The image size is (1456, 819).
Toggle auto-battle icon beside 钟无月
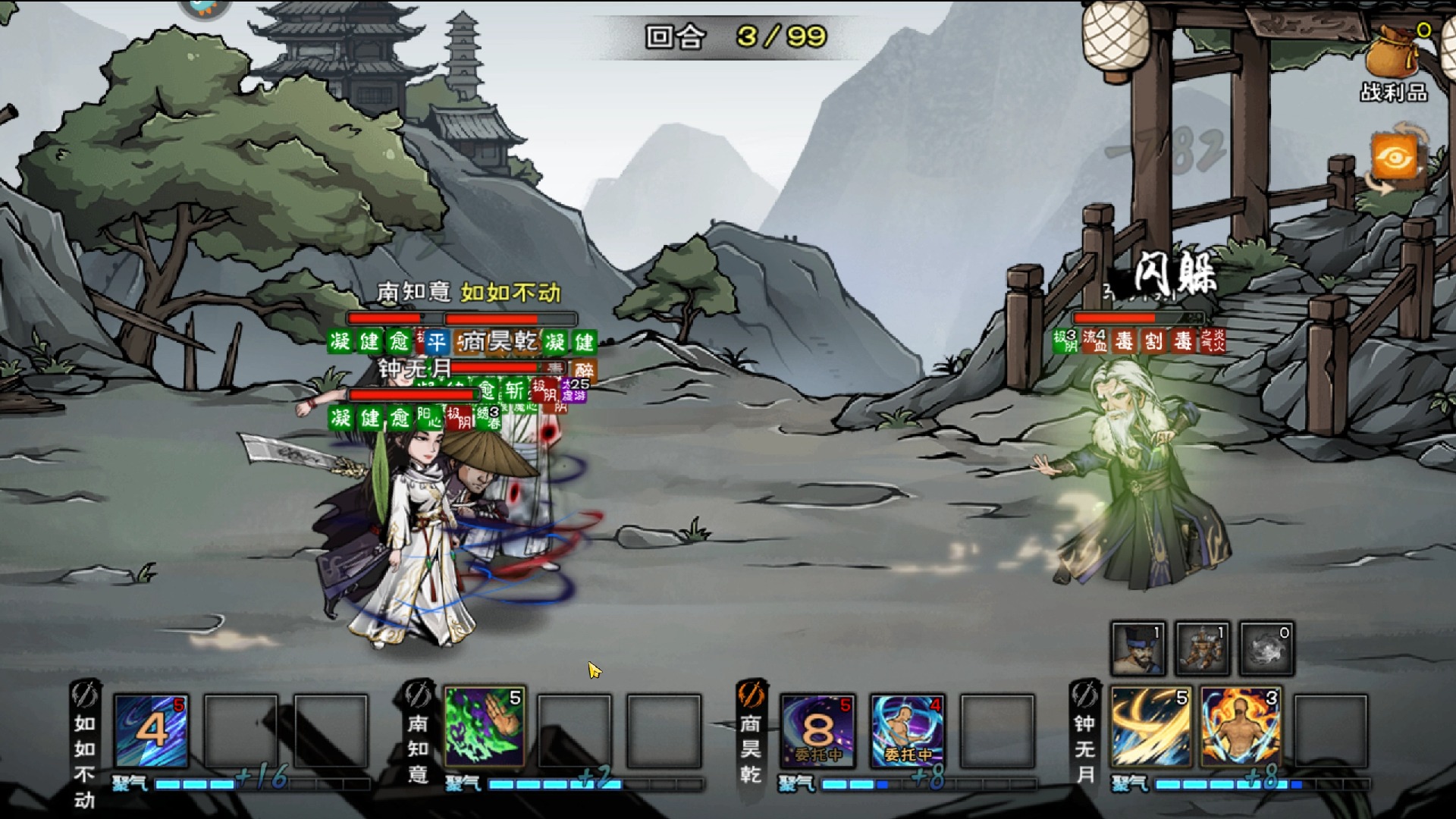coord(1084,695)
